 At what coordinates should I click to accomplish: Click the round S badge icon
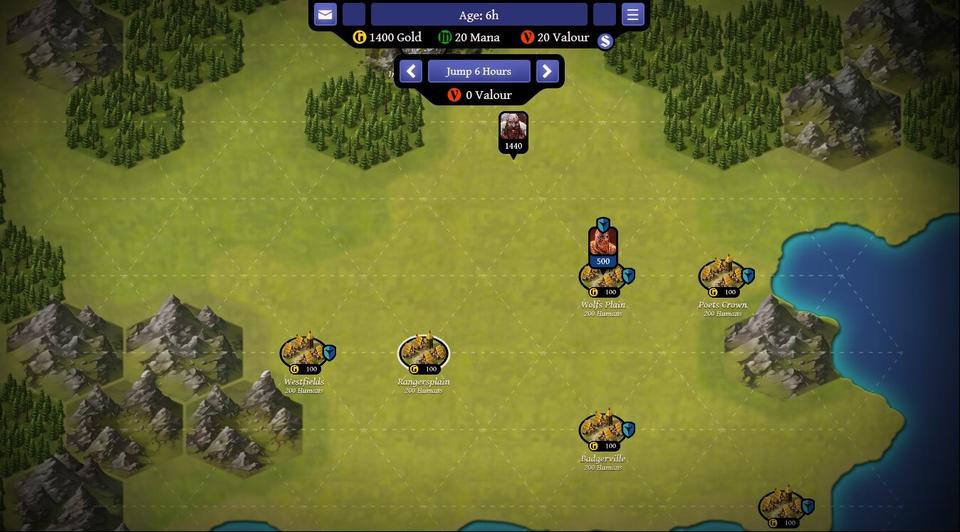604,41
